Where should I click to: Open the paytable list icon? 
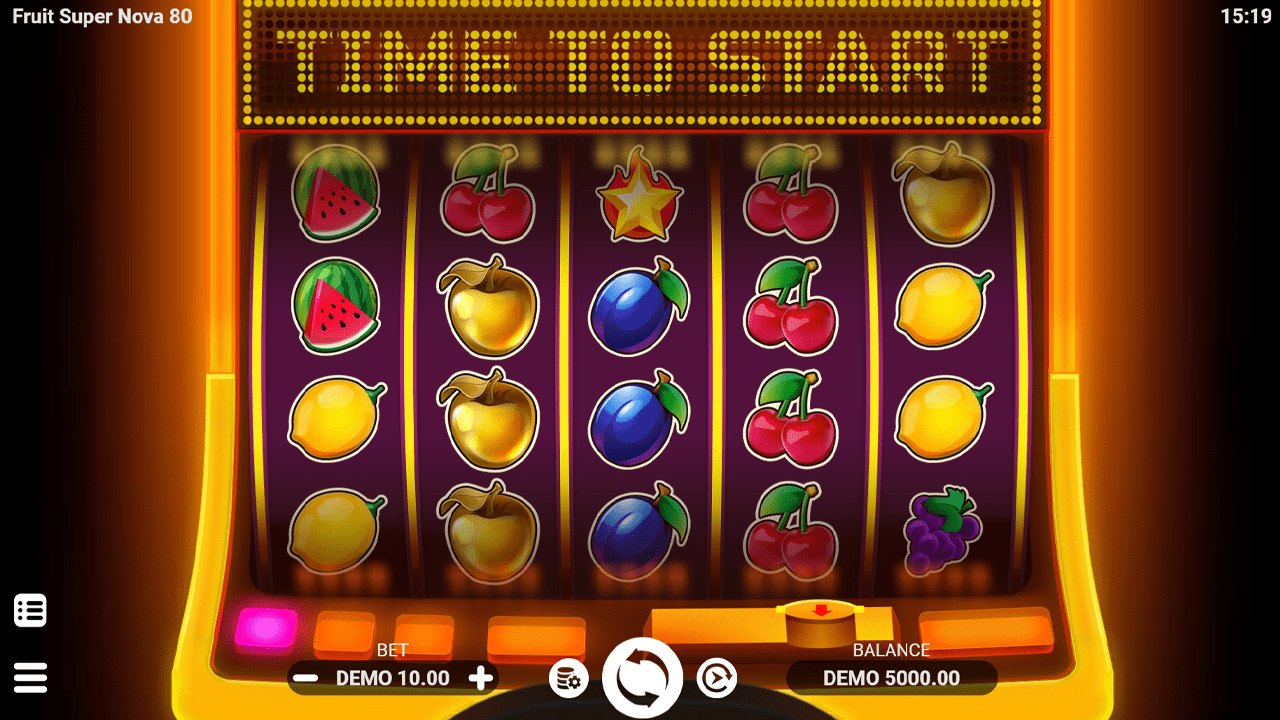pos(31,609)
